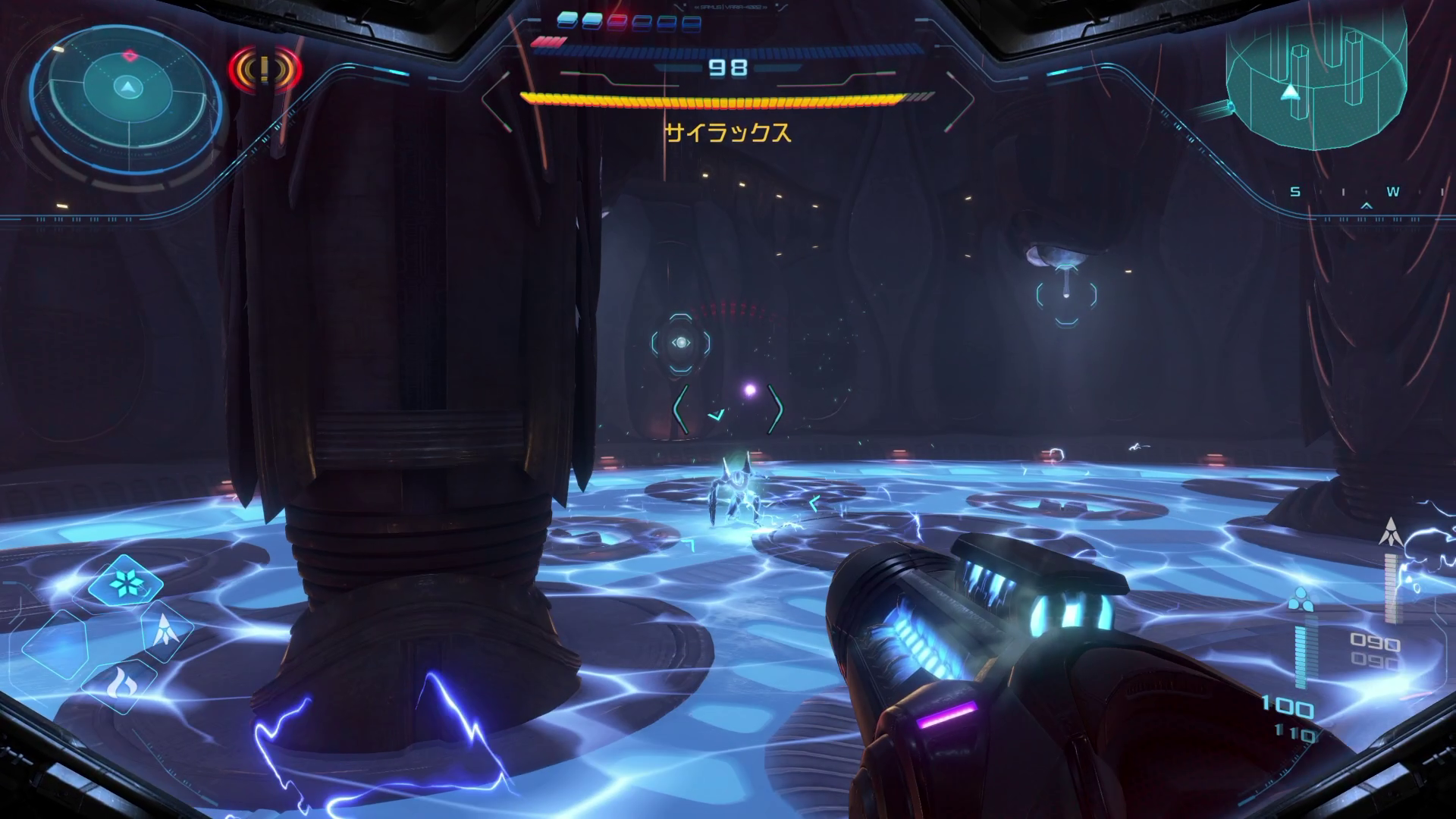Select the missile icon above the ammo gauge
This screenshot has height=819, width=1456.
pos(1391,532)
